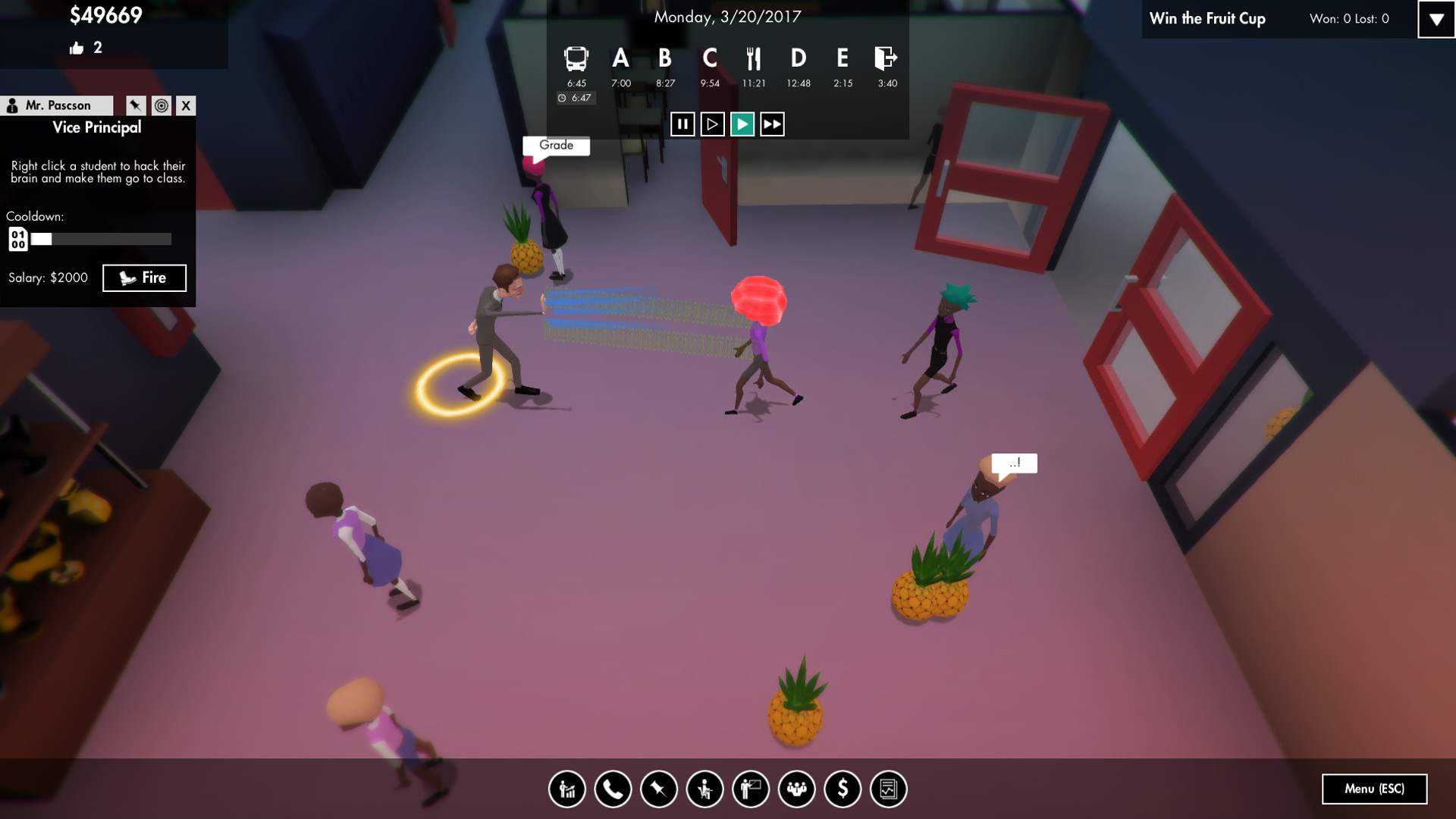The height and width of the screenshot is (819, 1456).
Task: Click the lunch fork icon on the schedule
Action: coord(755,58)
